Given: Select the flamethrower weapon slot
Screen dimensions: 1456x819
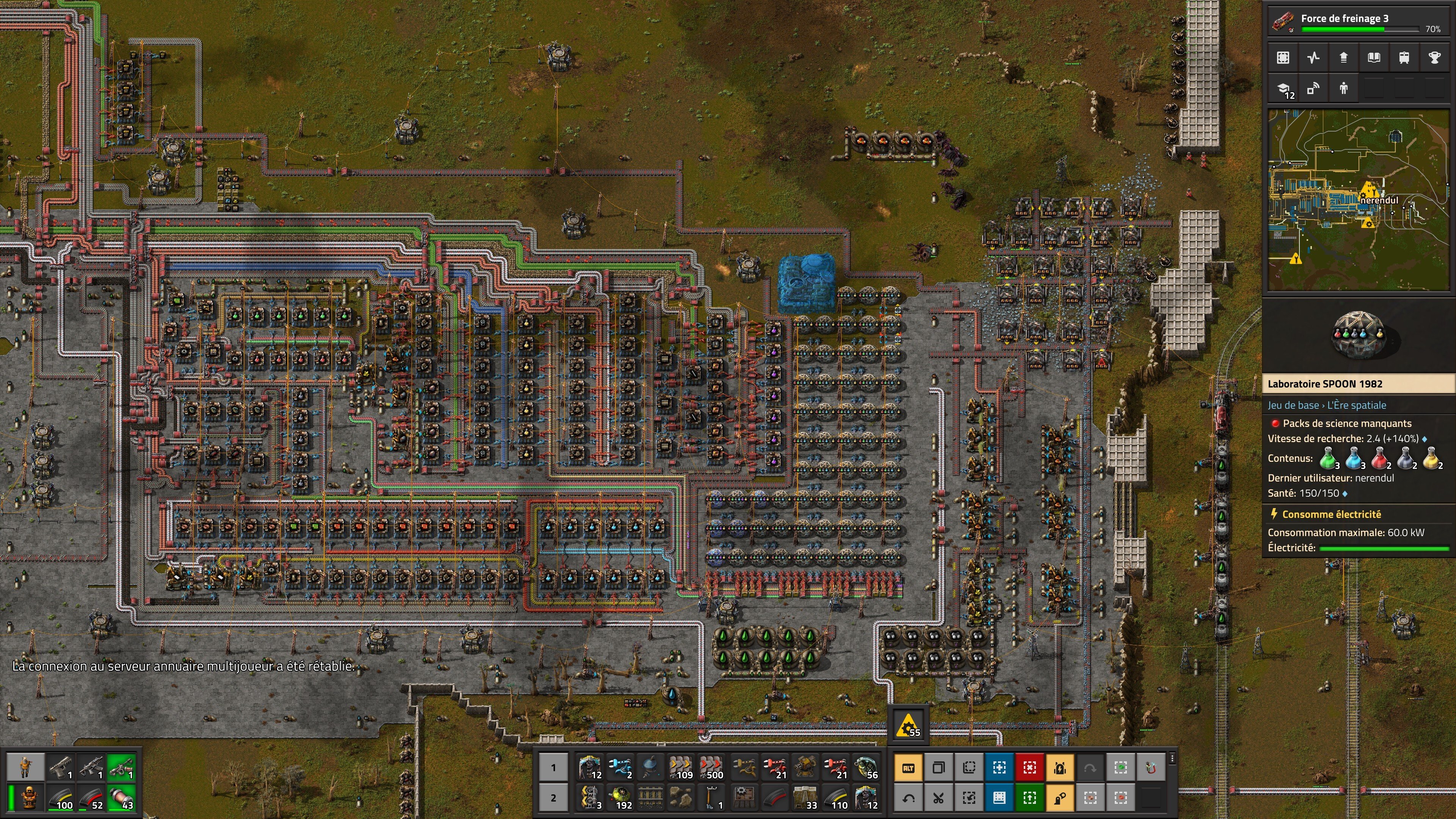Looking at the screenshot, I should pyautogui.click(x=121, y=767).
